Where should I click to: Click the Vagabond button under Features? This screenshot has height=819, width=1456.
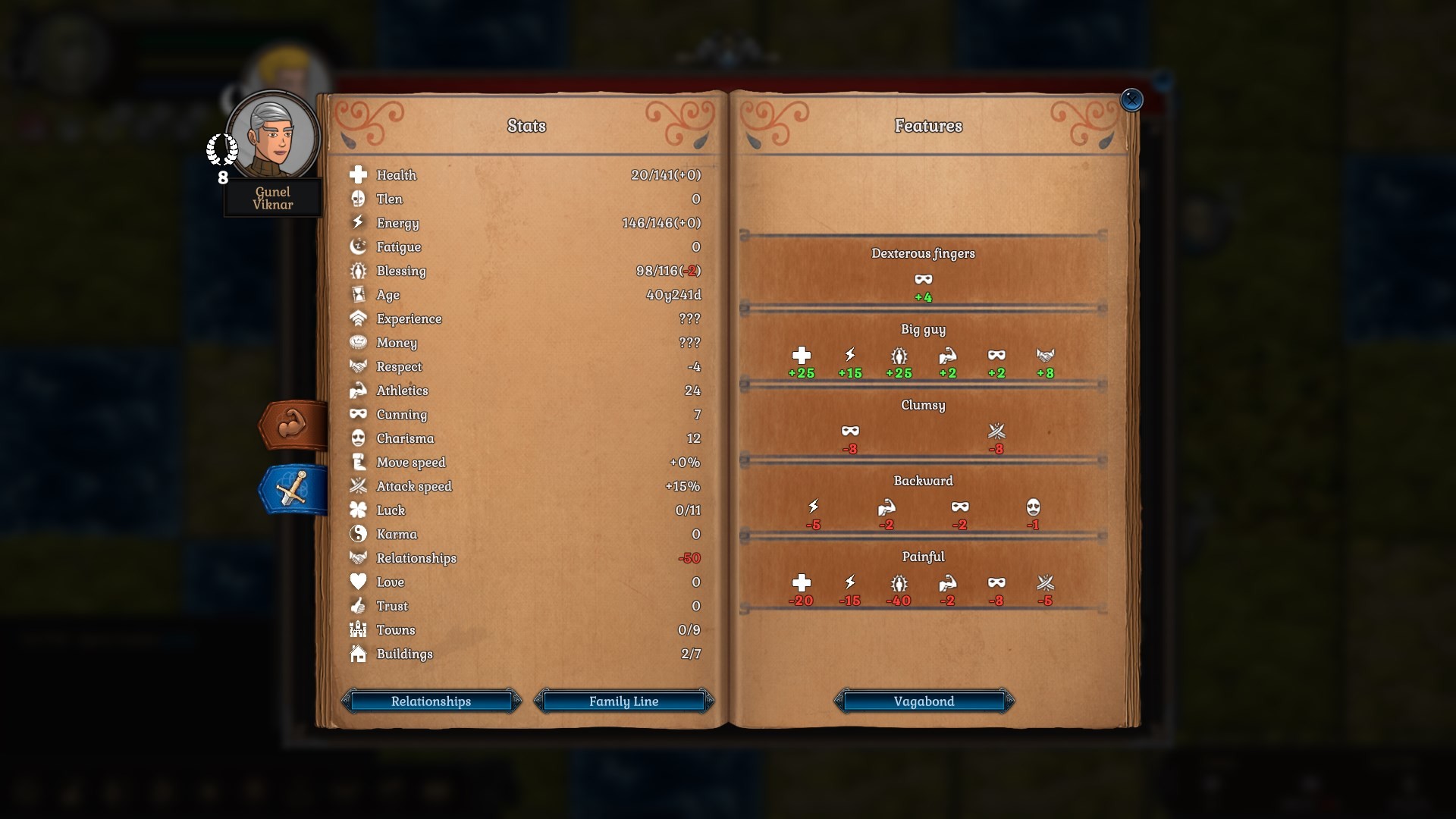(924, 701)
